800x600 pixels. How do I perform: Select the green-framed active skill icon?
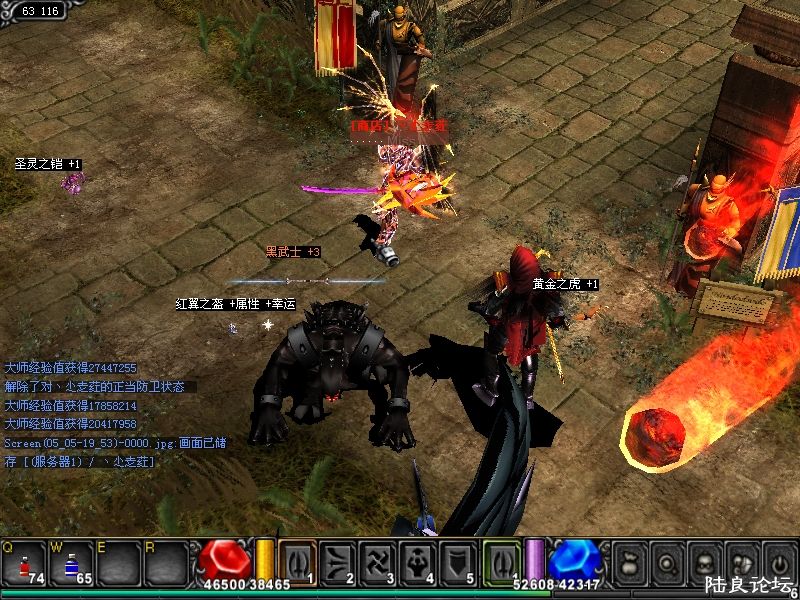click(x=502, y=561)
